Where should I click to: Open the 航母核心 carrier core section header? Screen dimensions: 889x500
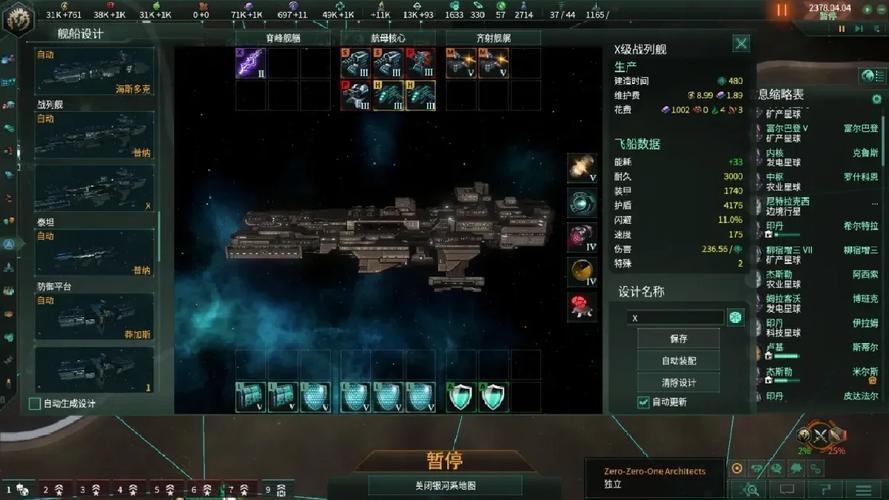point(389,38)
